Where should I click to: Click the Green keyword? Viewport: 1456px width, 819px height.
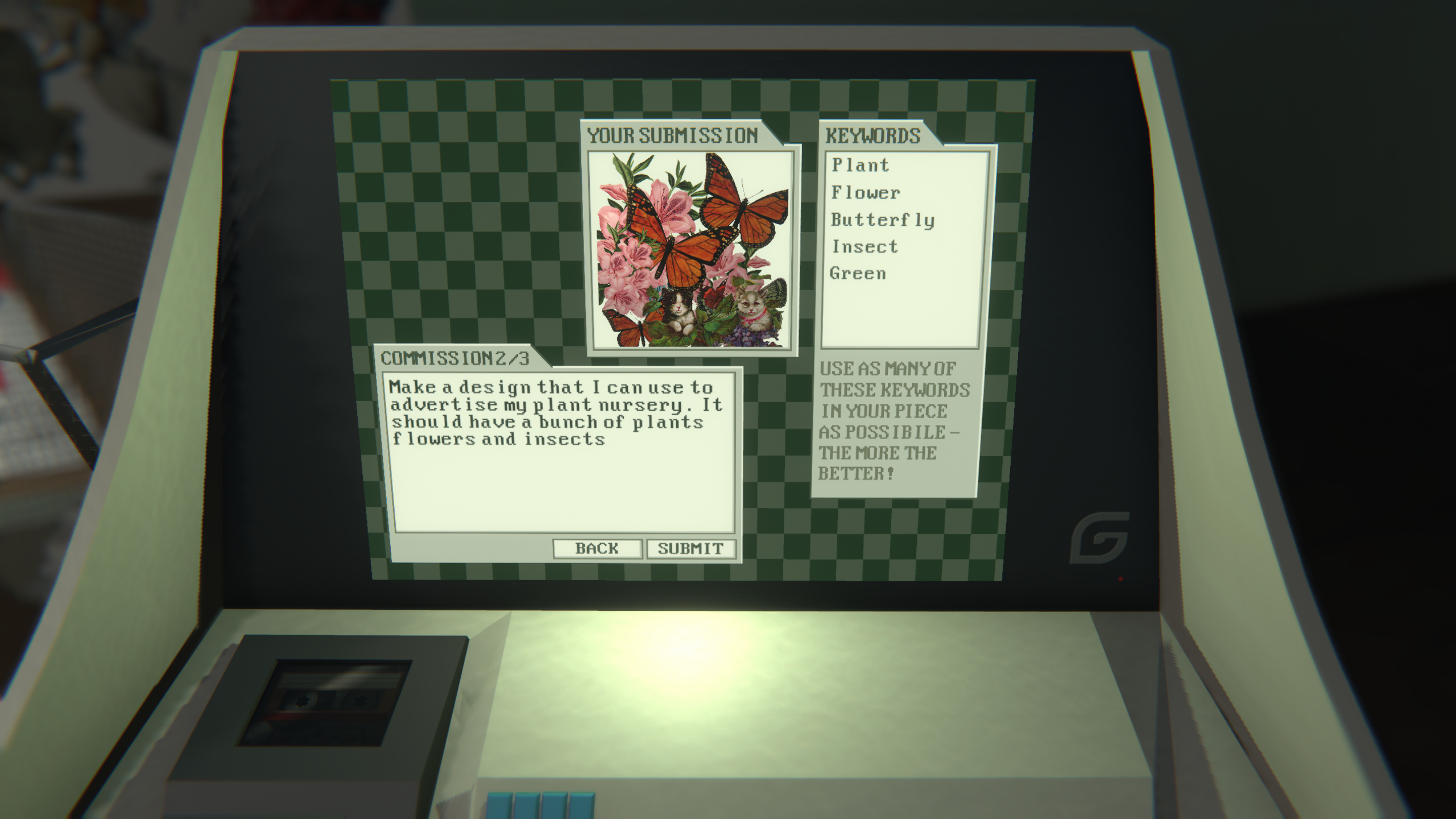point(858,274)
